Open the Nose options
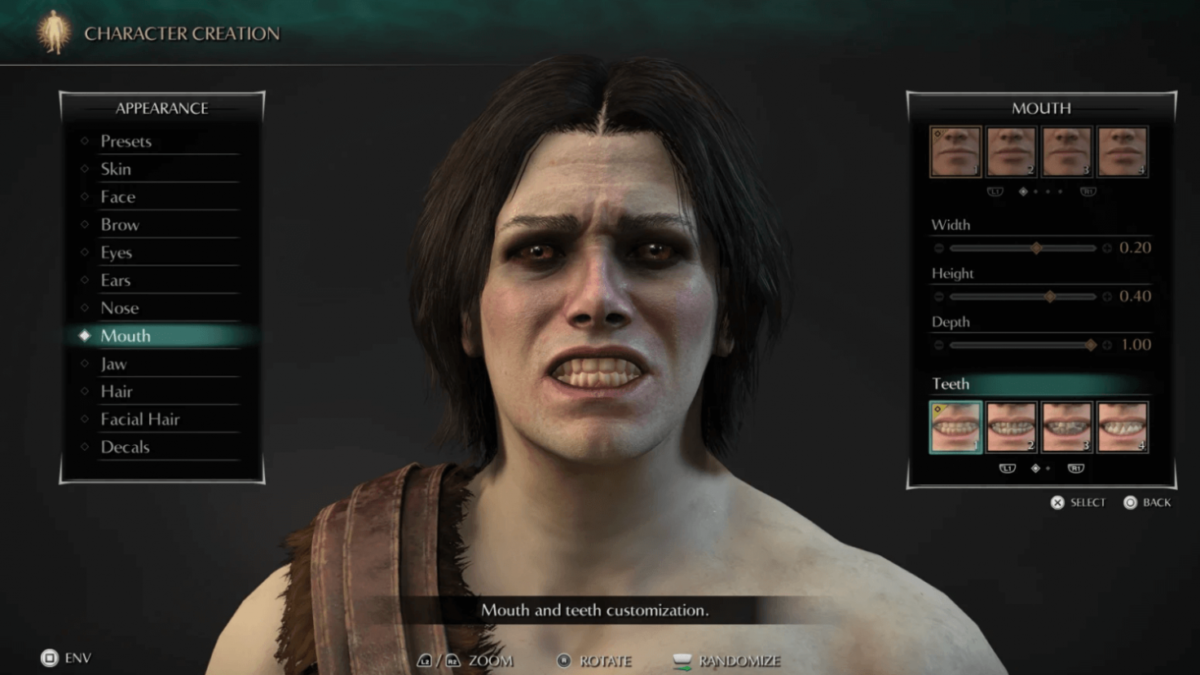 pyautogui.click(x=120, y=308)
